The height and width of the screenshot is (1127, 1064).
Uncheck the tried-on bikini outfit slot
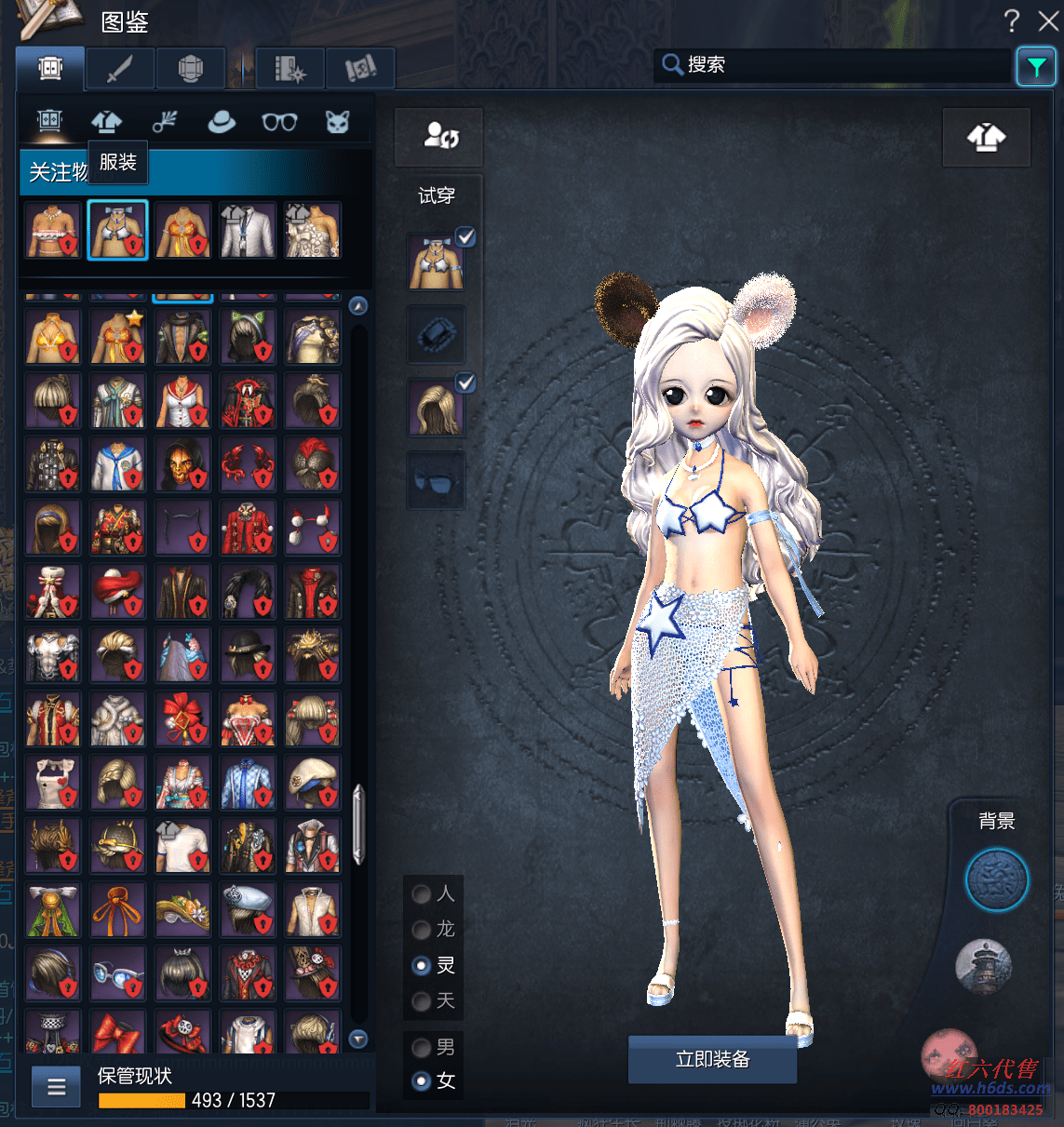click(x=466, y=237)
